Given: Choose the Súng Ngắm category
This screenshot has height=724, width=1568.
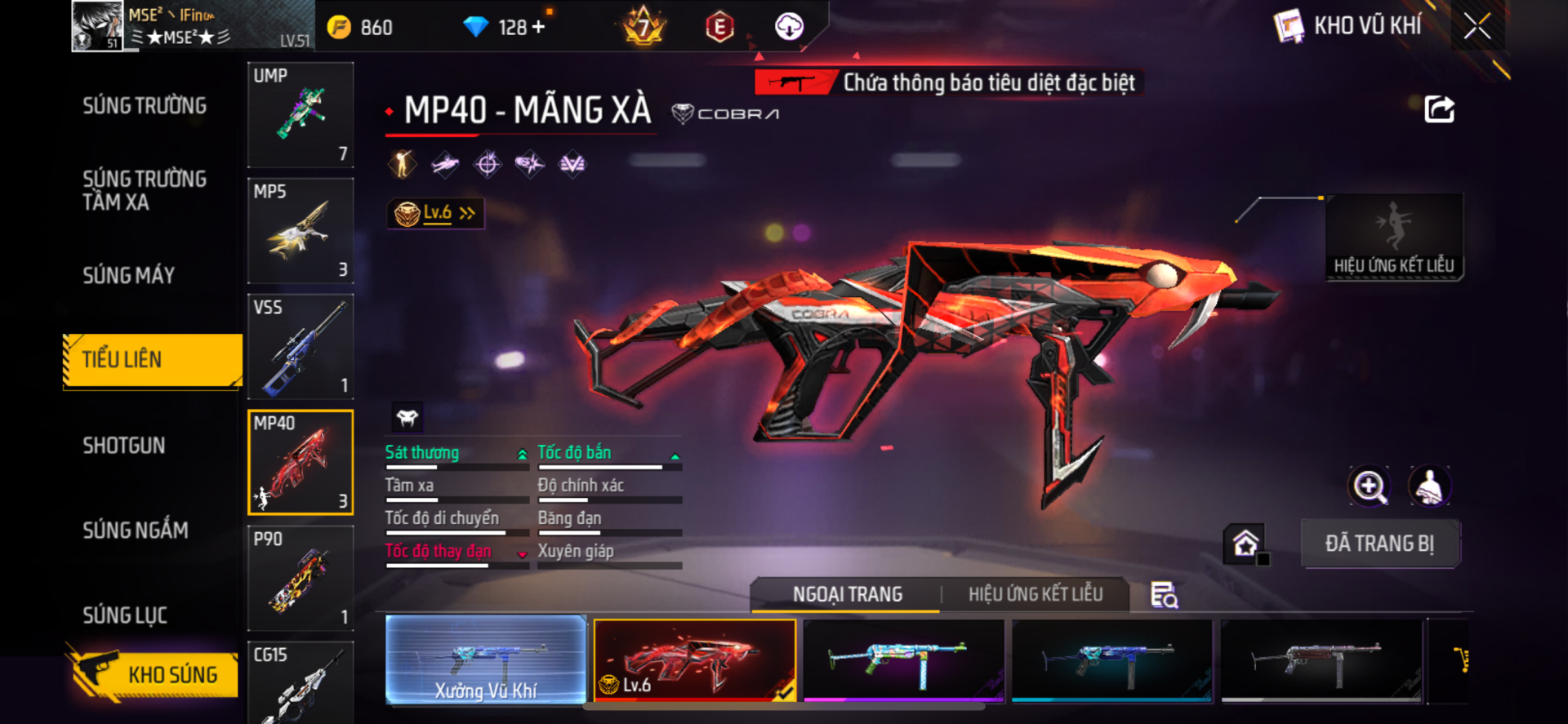Looking at the screenshot, I should tap(136, 531).
